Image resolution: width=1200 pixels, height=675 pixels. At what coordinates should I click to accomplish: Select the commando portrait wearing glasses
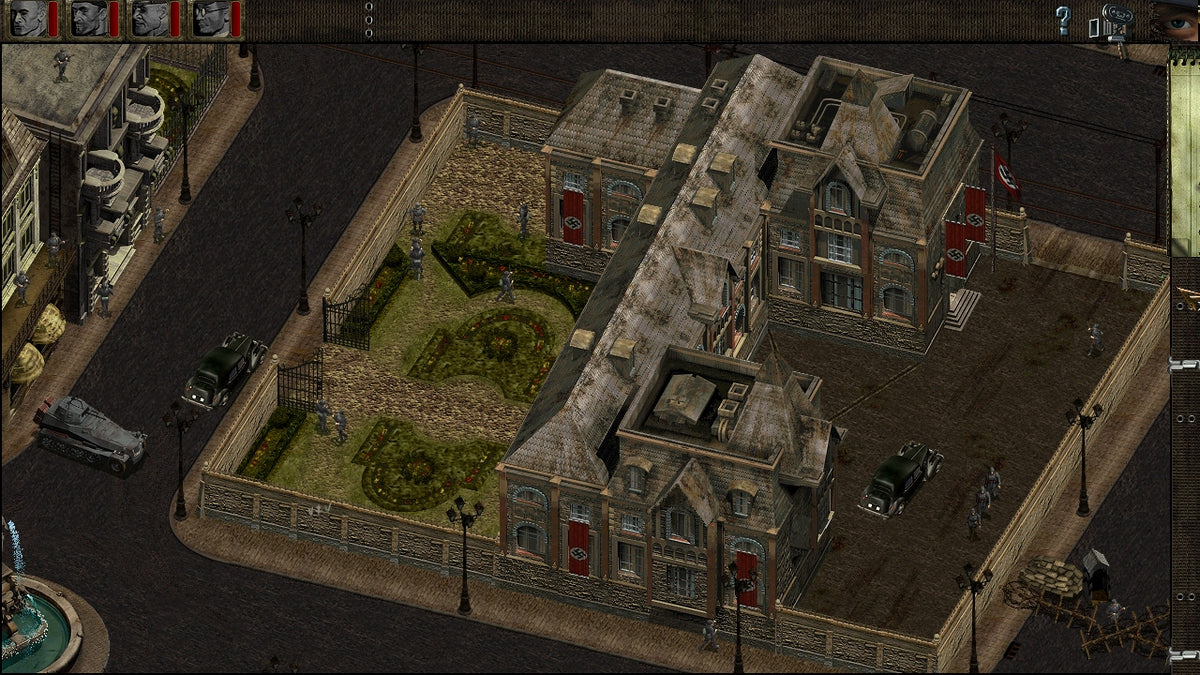pyautogui.click(x=211, y=19)
